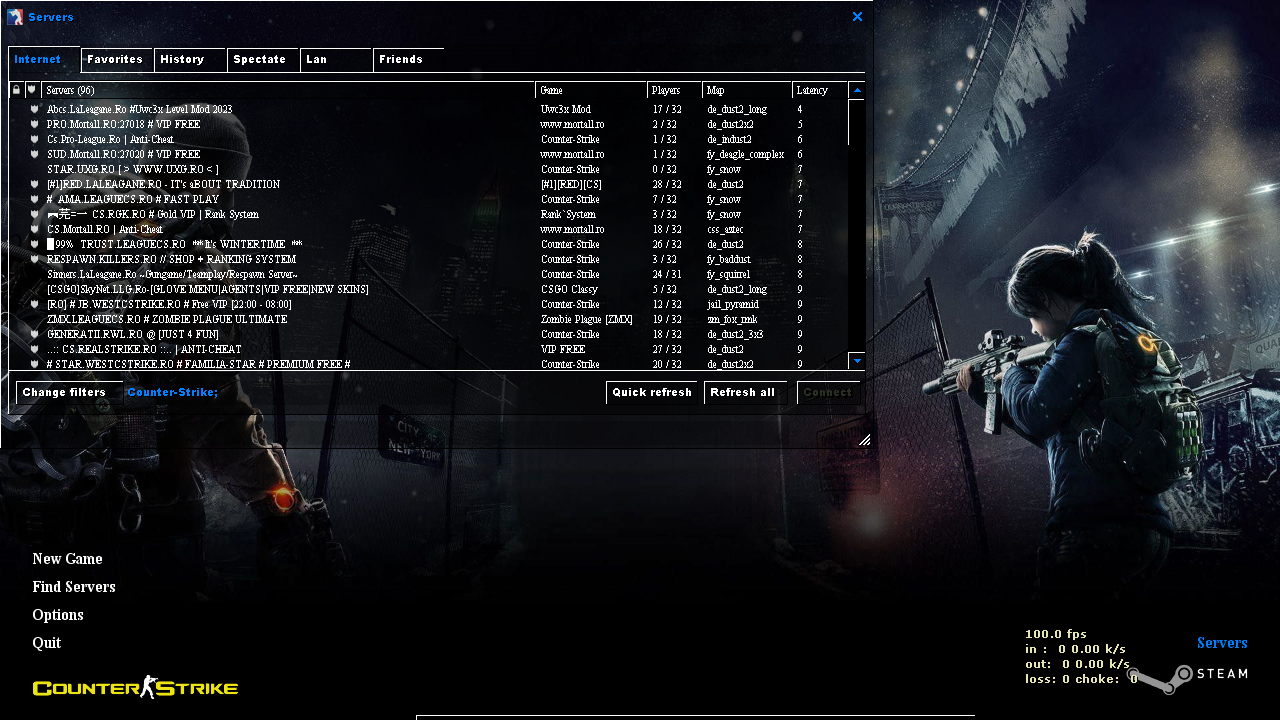1280x720 pixels.
Task: Click the shield icon beside PRO.Mortall.RO server
Action: 34,124
